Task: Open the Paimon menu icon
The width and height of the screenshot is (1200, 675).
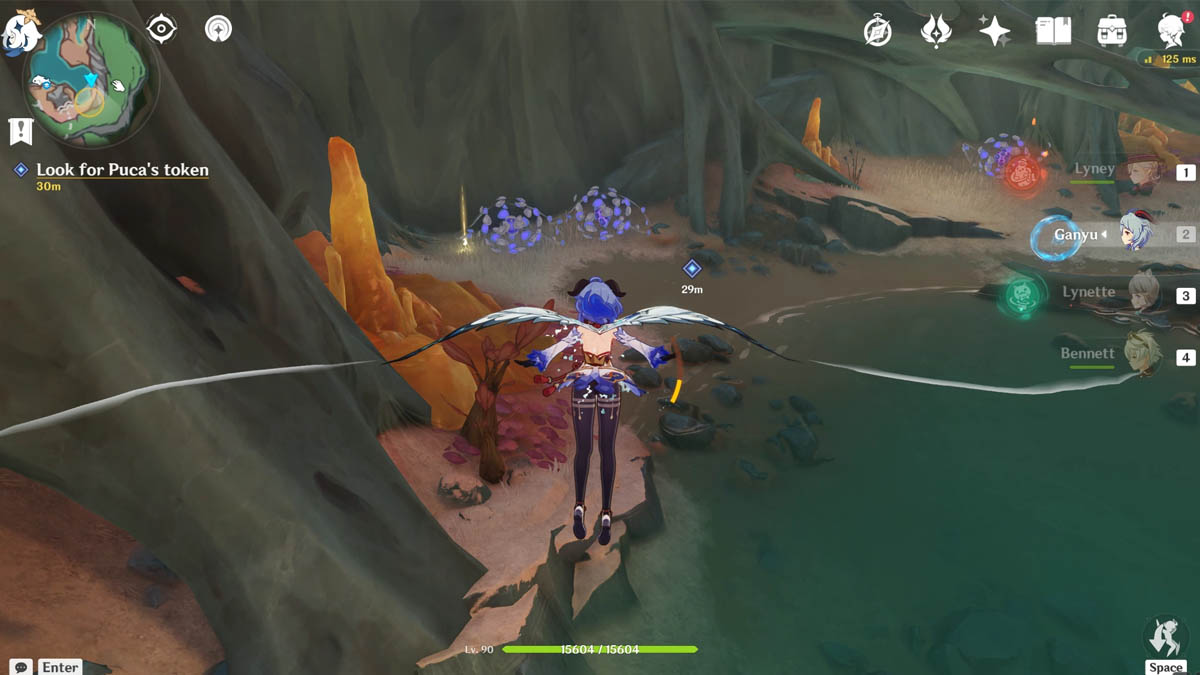Action: tap(20, 28)
